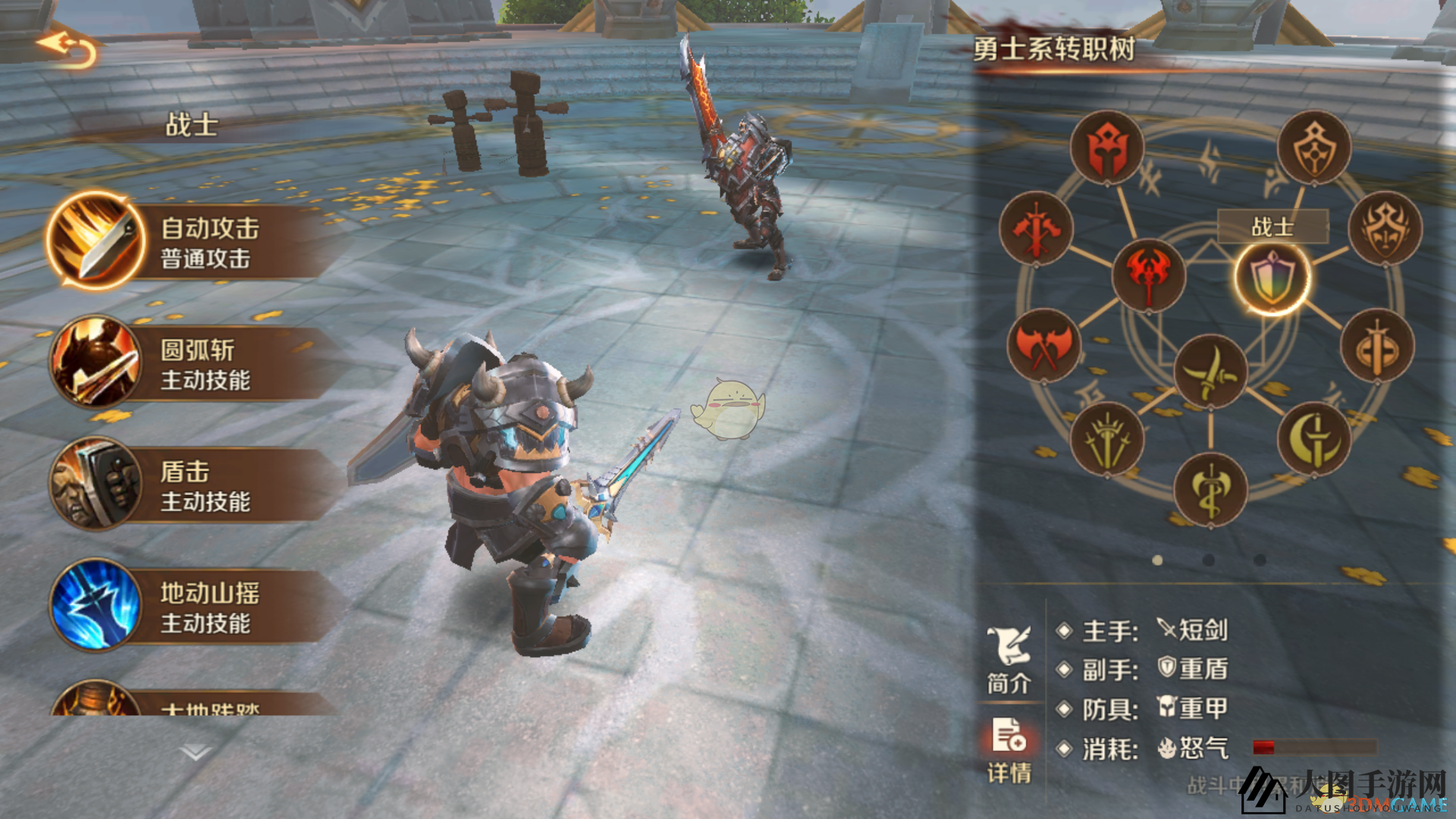Select the 自动攻击 auto attack skill icon

(x=95, y=239)
